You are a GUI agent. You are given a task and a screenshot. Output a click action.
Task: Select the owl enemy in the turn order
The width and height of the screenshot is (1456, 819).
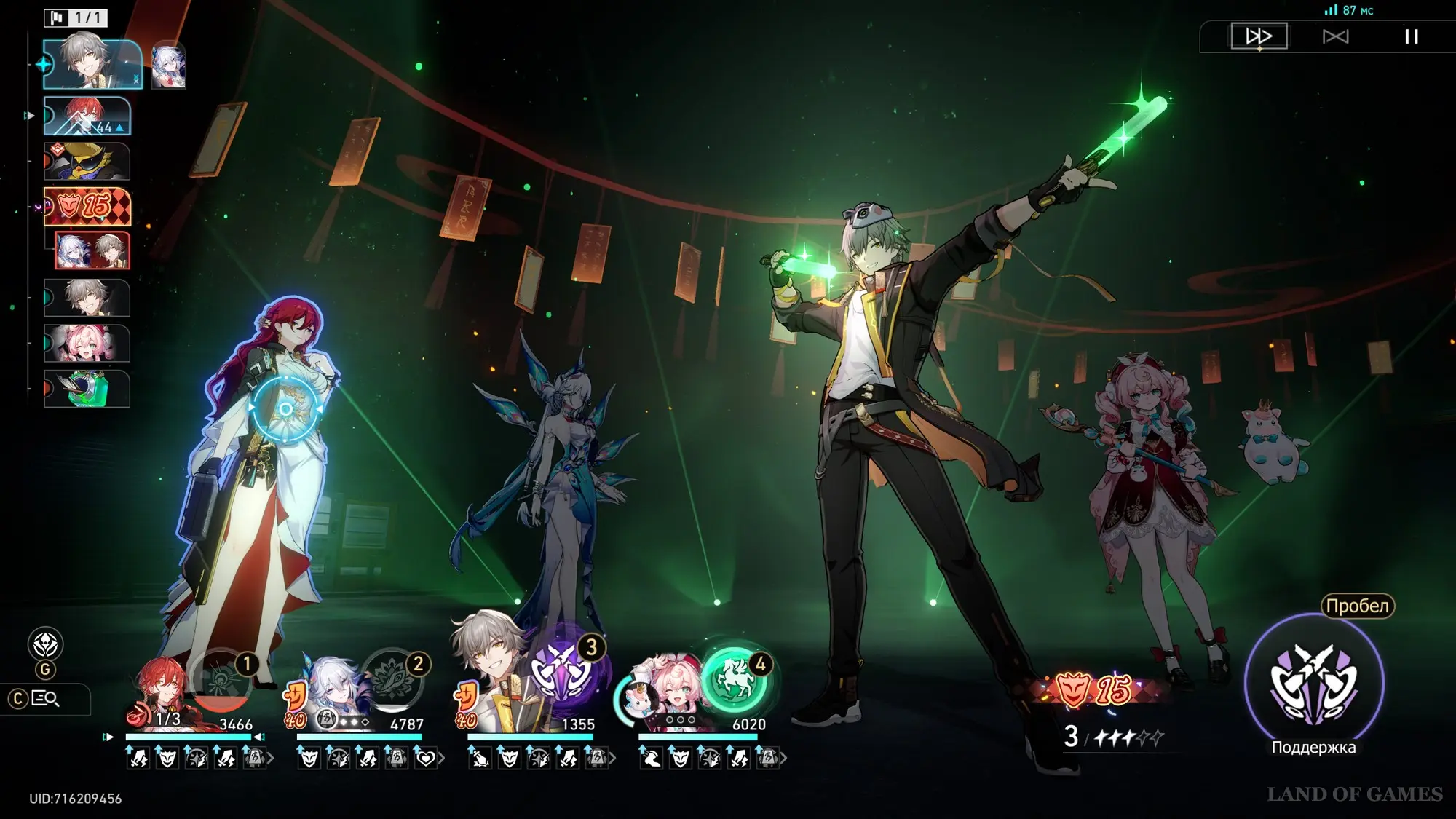(x=87, y=161)
